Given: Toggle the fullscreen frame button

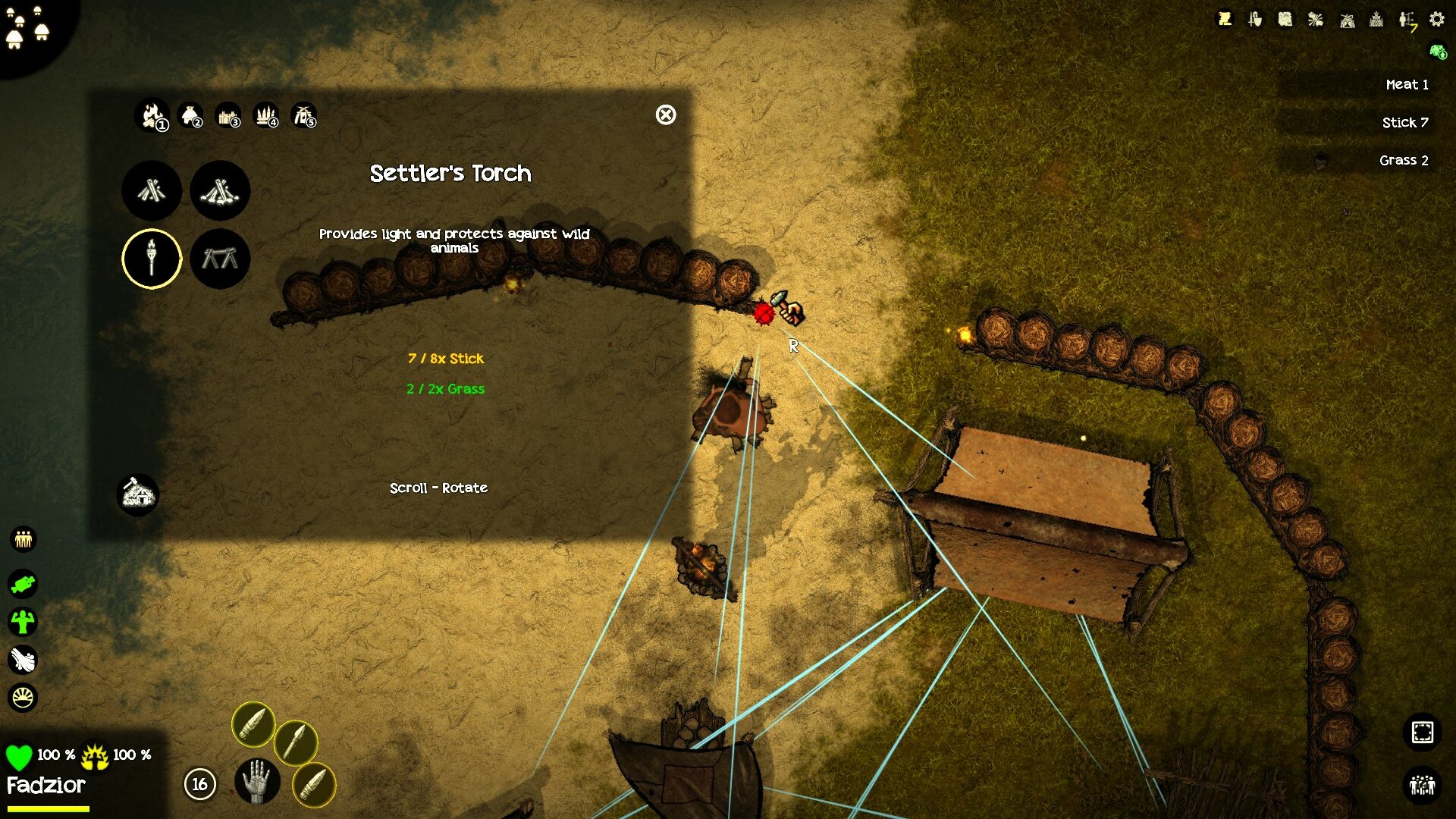Looking at the screenshot, I should [1422, 733].
